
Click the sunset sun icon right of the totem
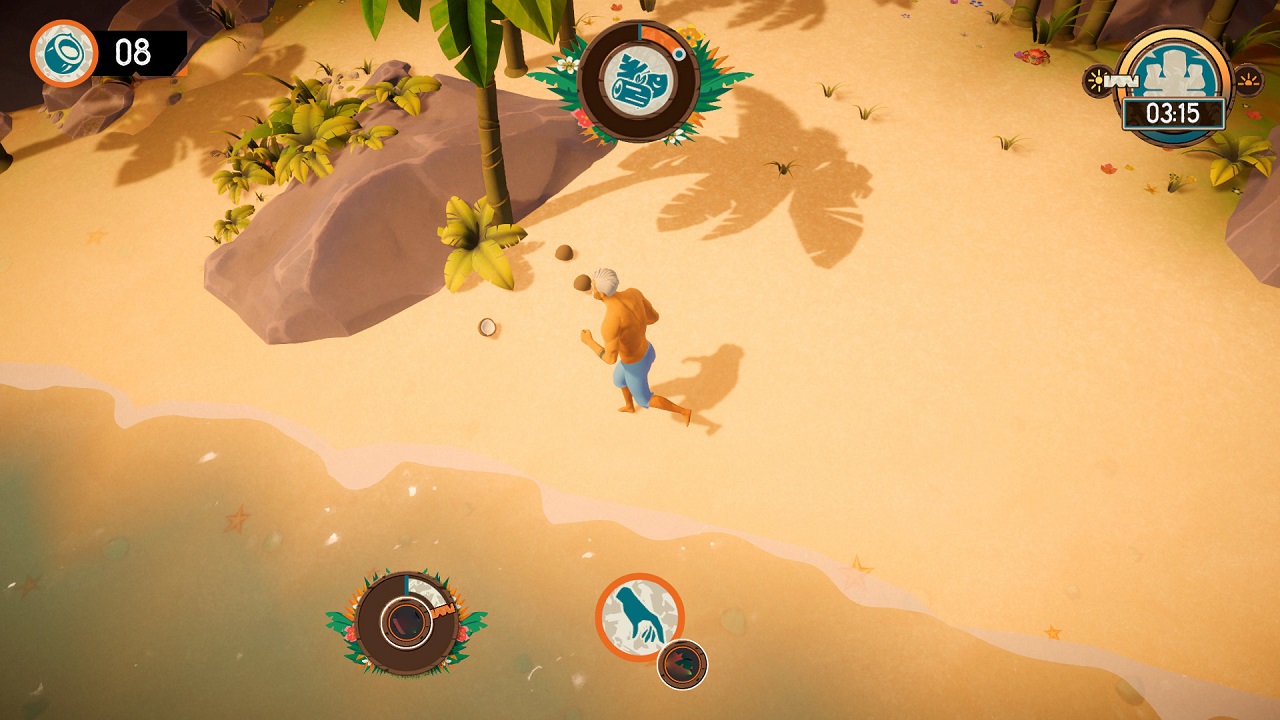click(1247, 80)
